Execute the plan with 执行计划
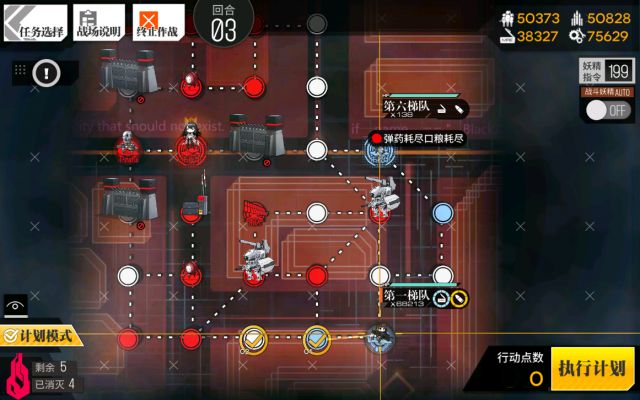Image resolution: width=640 pixels, height=400 pixels. click(593, 367)
